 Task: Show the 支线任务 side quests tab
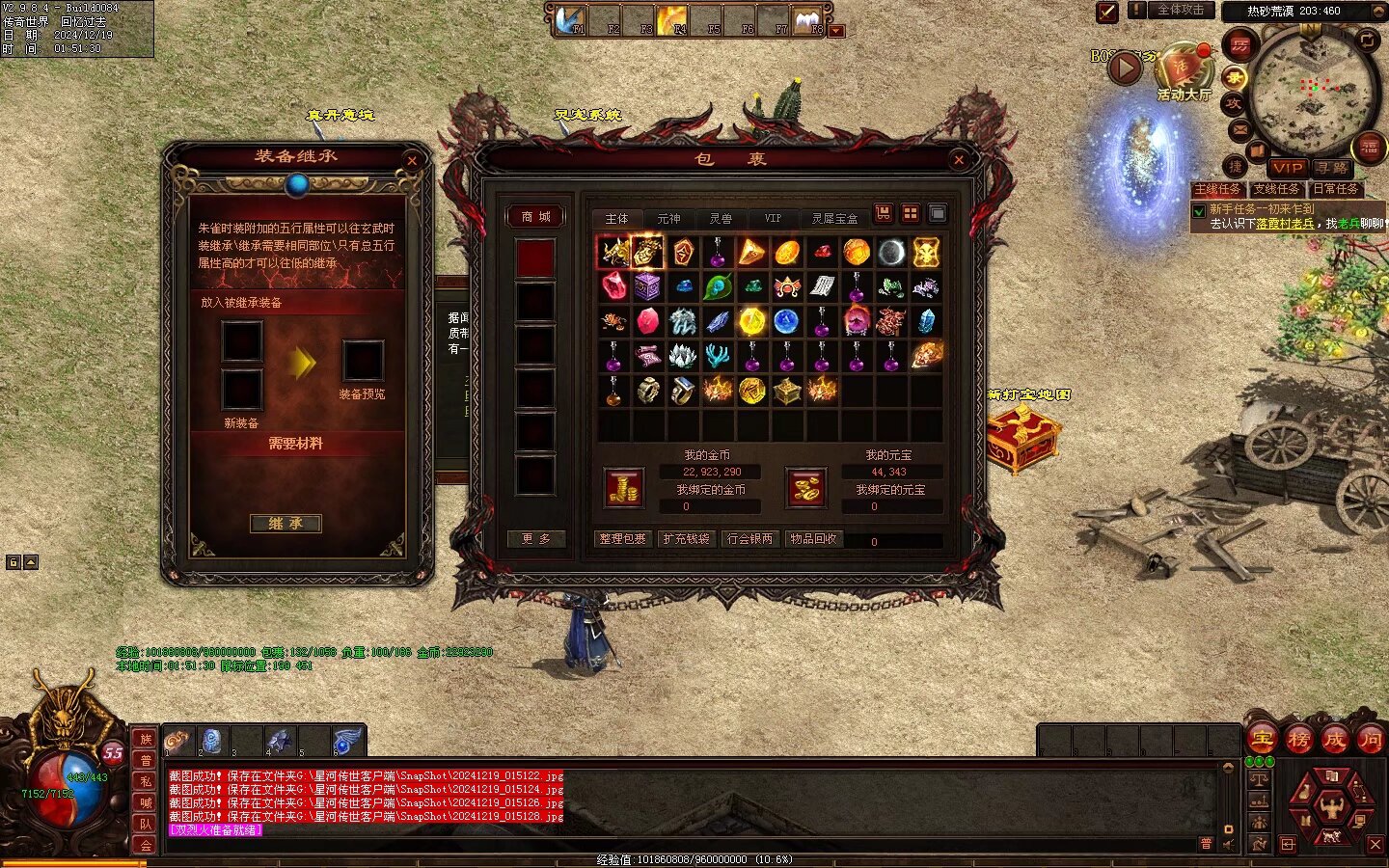coord(1276,189)
